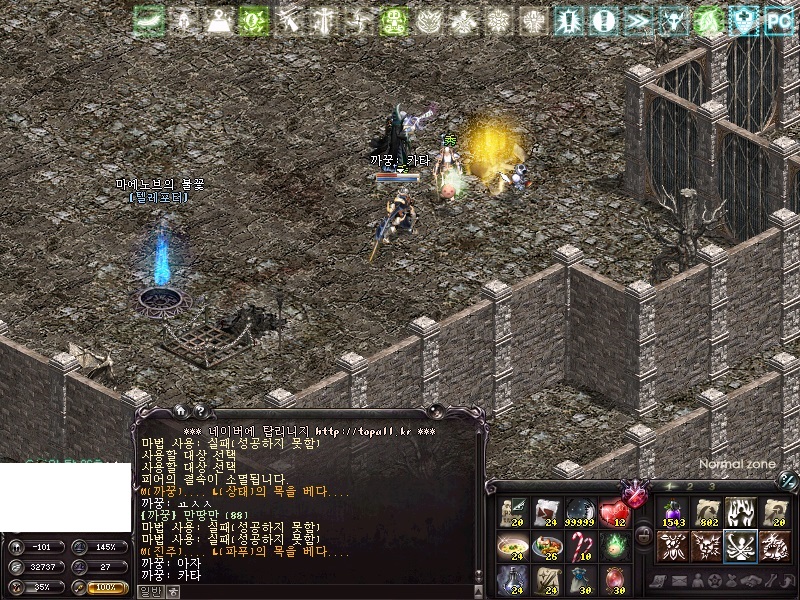Open the chat window help button
Image resolution: width=800 pixels, height=600 pixels.
tap(199, 409)
